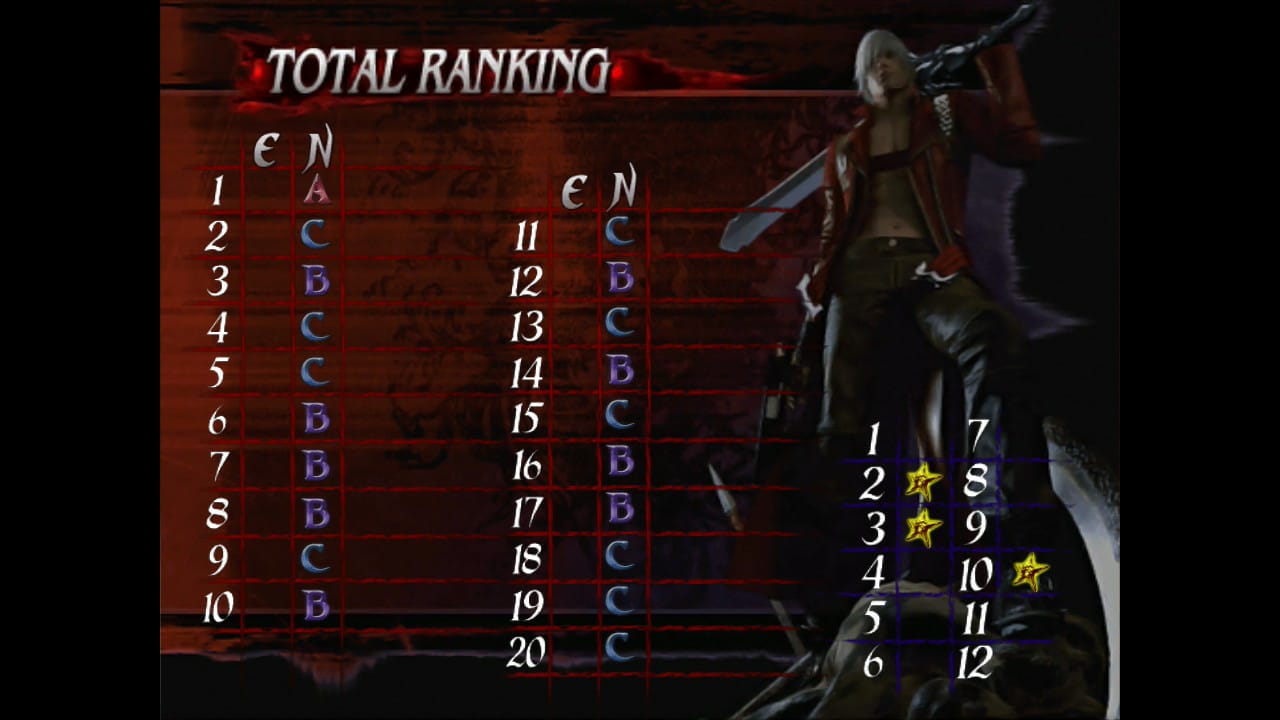Click the TOTAL RANKING title banner

tap(440, 70)
